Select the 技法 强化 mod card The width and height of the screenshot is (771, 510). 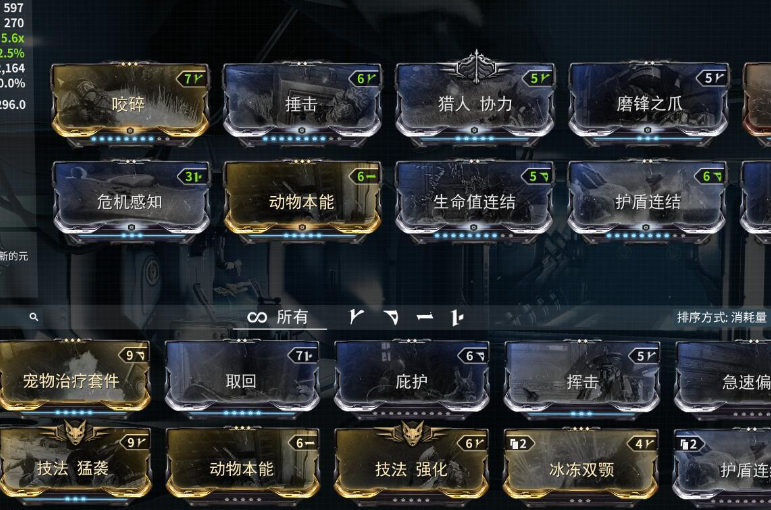pyautogui.click(x=411, y=468)
